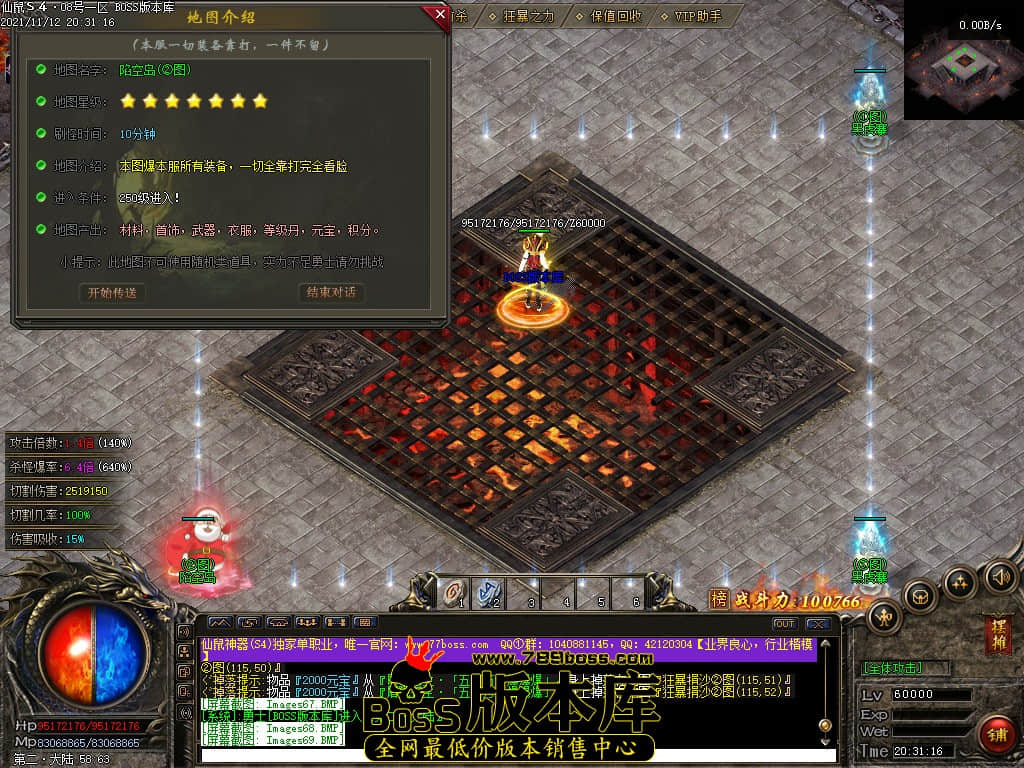Select the red stone in hotbar slot 1
The image size is (1024, 768).
coord(454,592)
